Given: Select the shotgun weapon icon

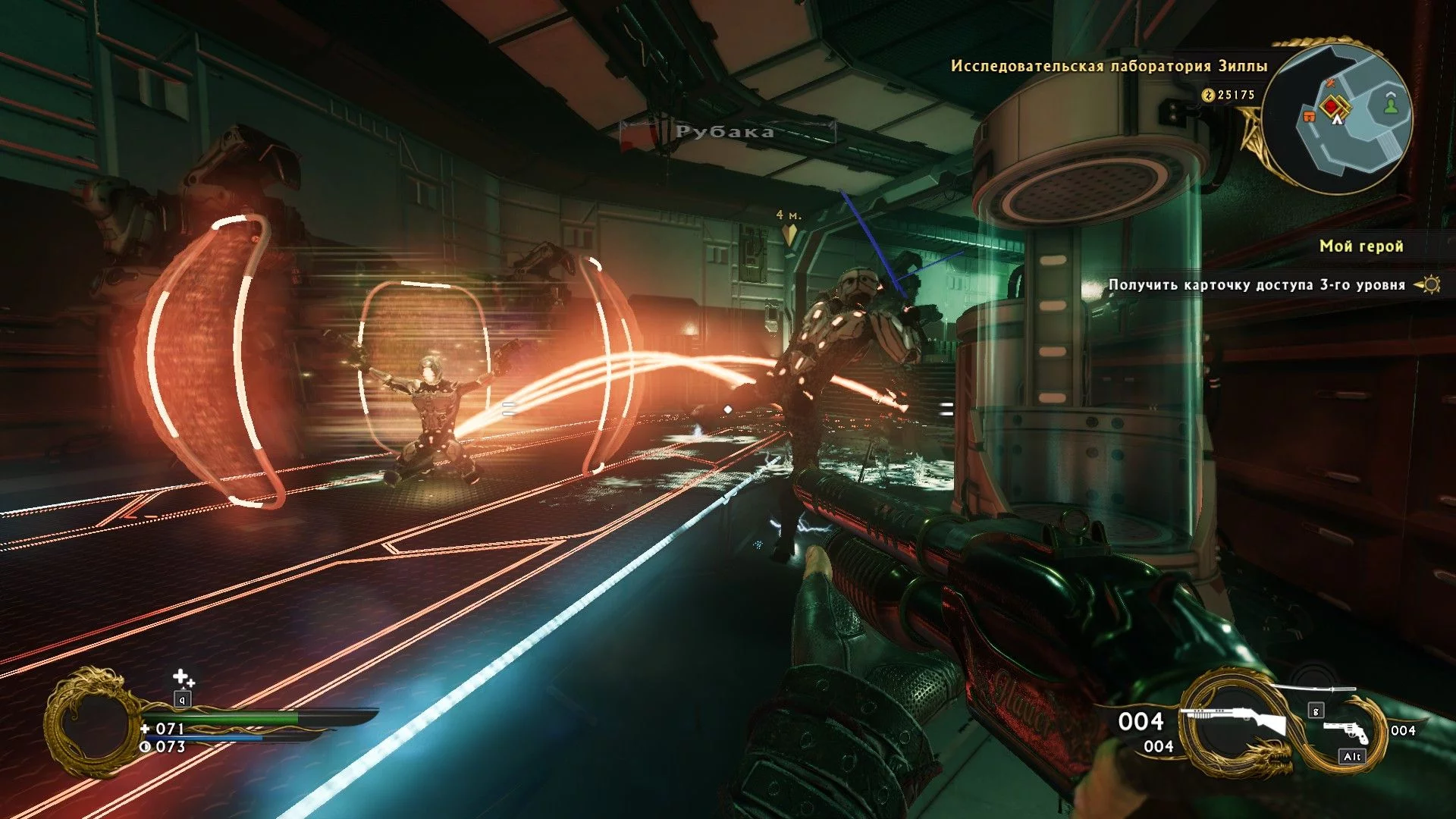Looking at the screenshot, I should coord(1238,721).
